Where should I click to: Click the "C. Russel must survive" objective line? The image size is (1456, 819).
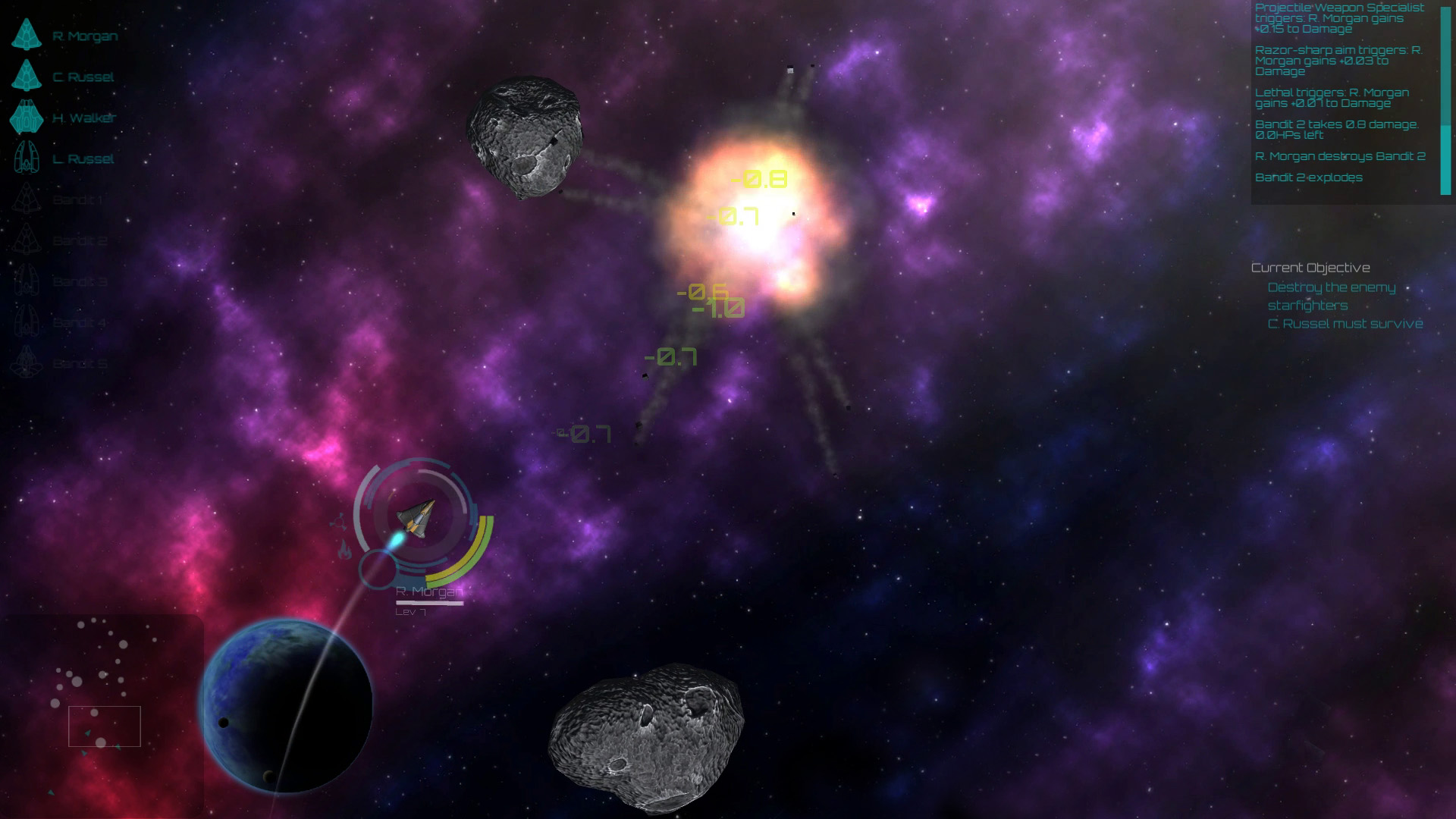[1345, 322]
